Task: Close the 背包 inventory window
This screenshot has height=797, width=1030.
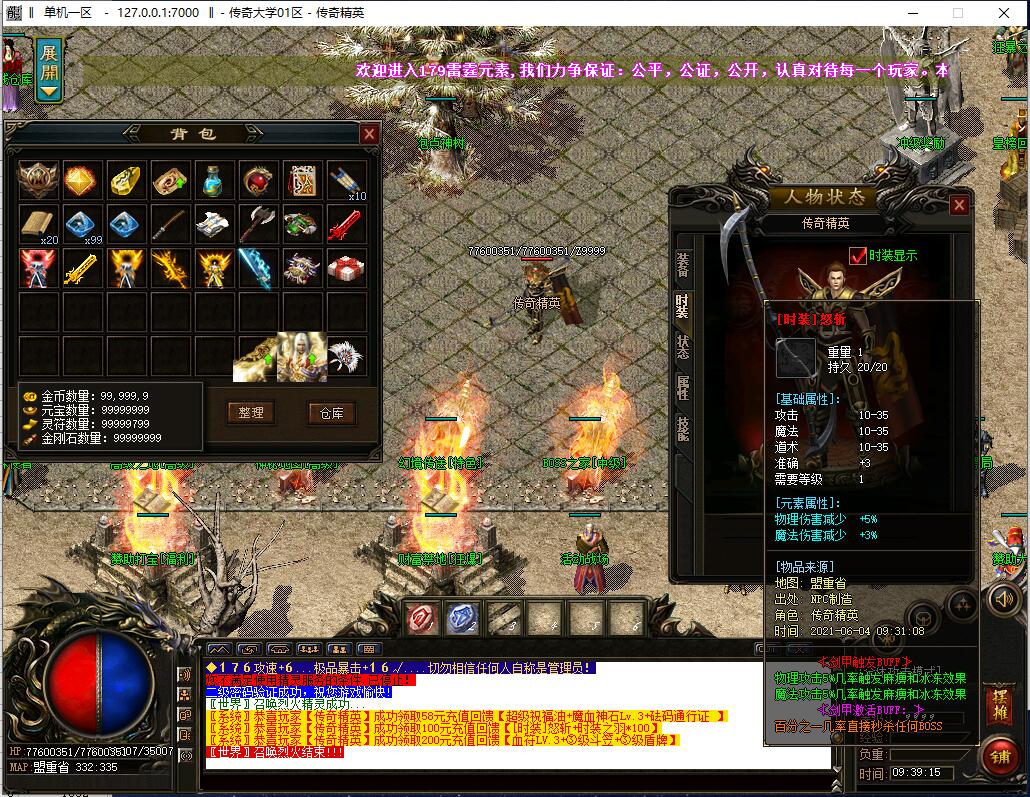Action: point(369,134)
